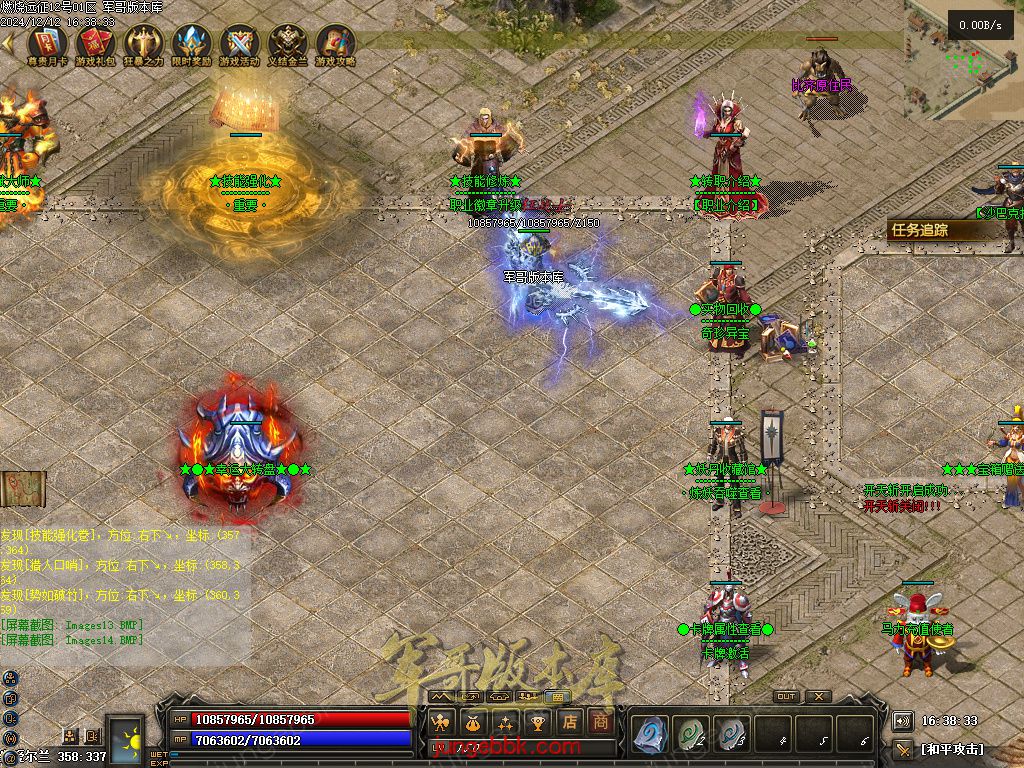Open the 义结金兰 icon
This screenshot has height=768, width=1024.
pyautogui.click(x=287, y=44)
